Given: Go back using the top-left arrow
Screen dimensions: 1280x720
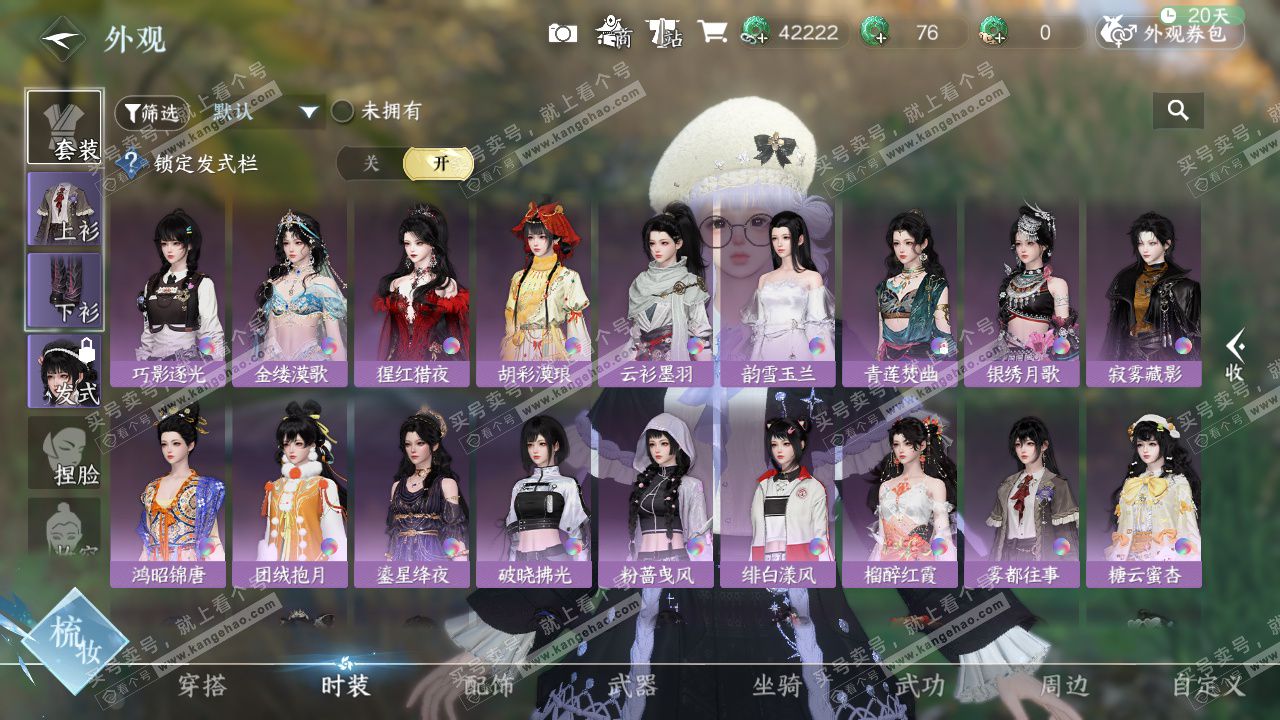Looking at the screenshot, I should tap(62, 39).
